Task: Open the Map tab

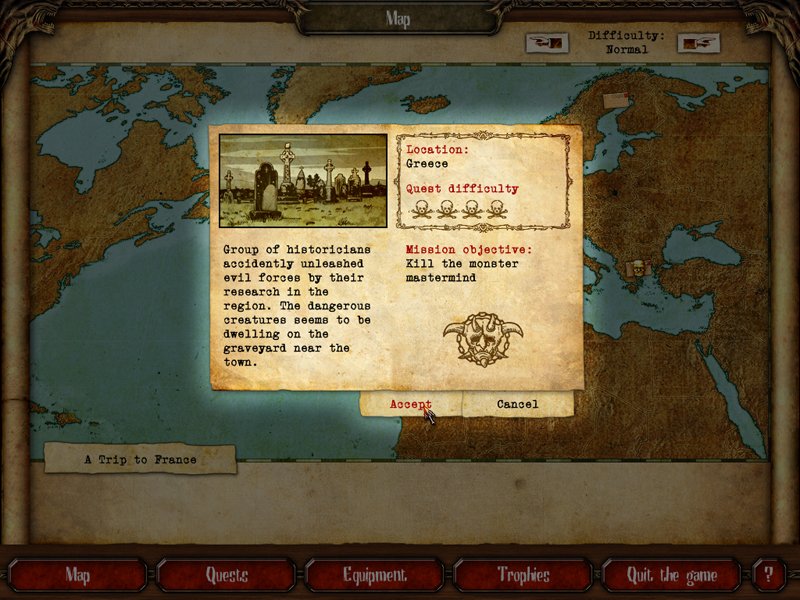Action: click(x=77, y=575)
